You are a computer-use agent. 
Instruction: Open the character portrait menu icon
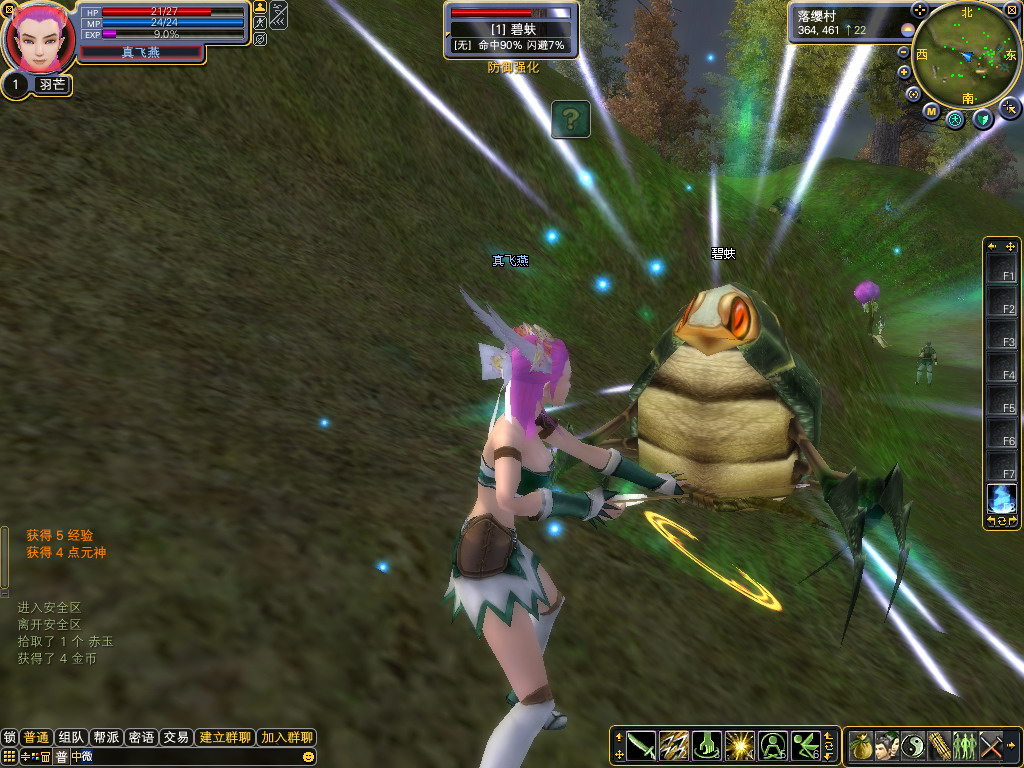887,745
